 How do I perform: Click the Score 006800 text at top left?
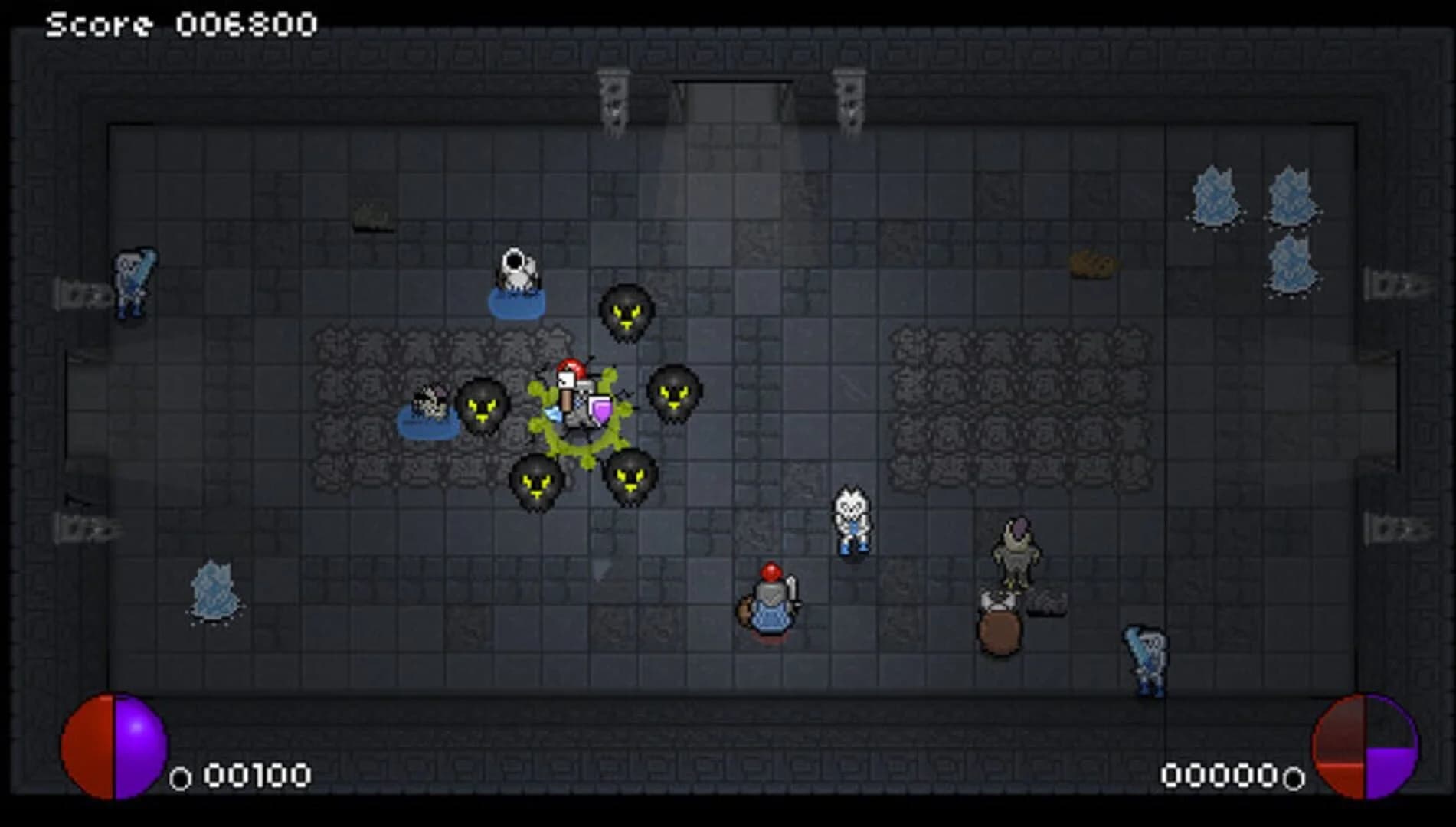click(180, 23)
